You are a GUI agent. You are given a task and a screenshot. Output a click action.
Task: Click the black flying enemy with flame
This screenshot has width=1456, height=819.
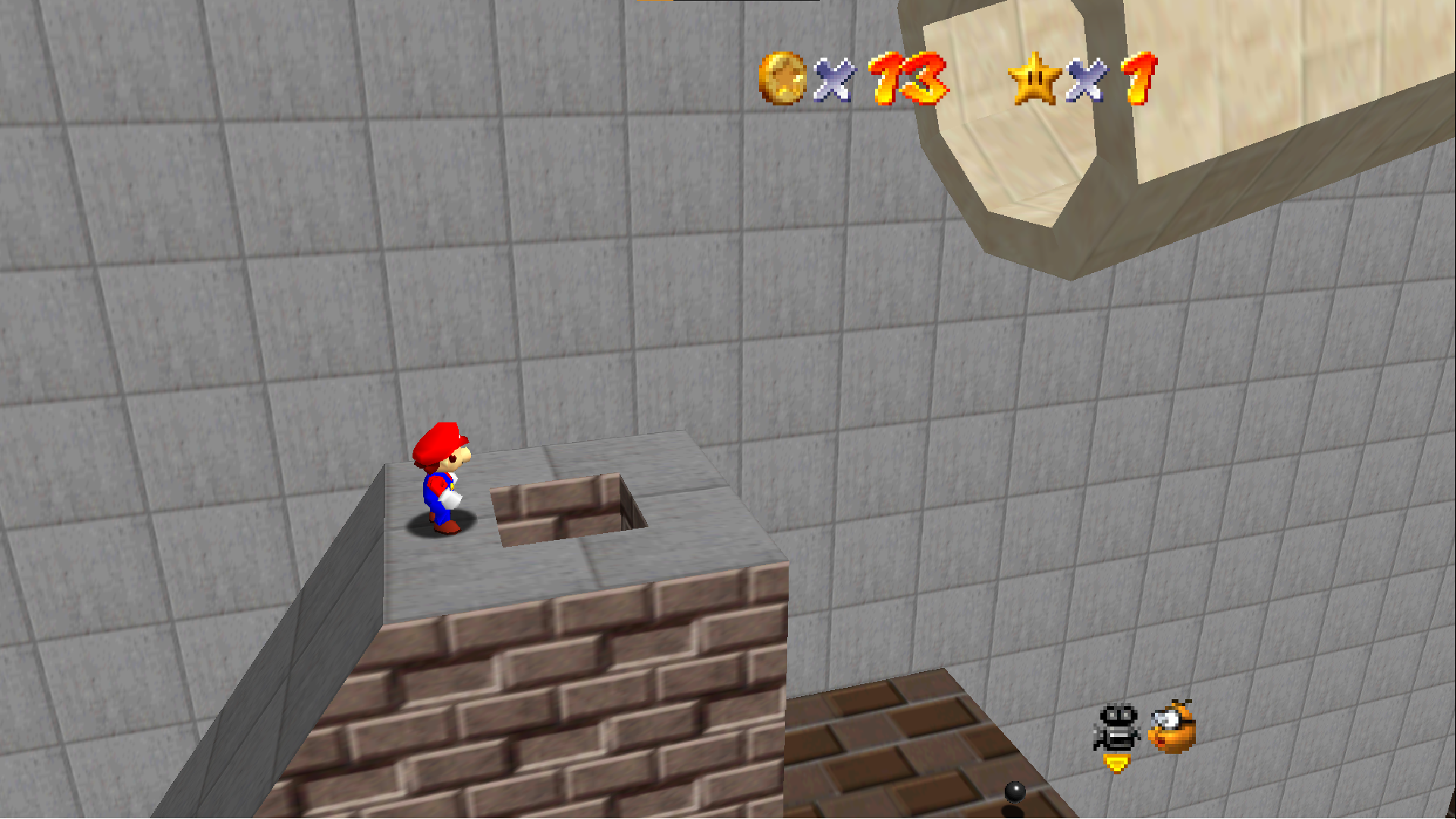[1115, 724]
